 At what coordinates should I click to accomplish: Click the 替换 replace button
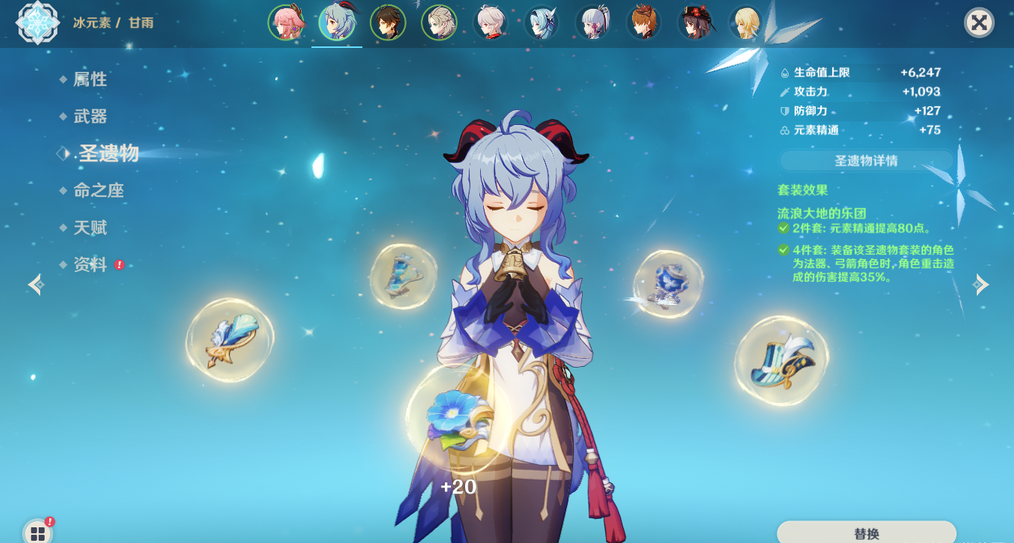pos(866,533)
